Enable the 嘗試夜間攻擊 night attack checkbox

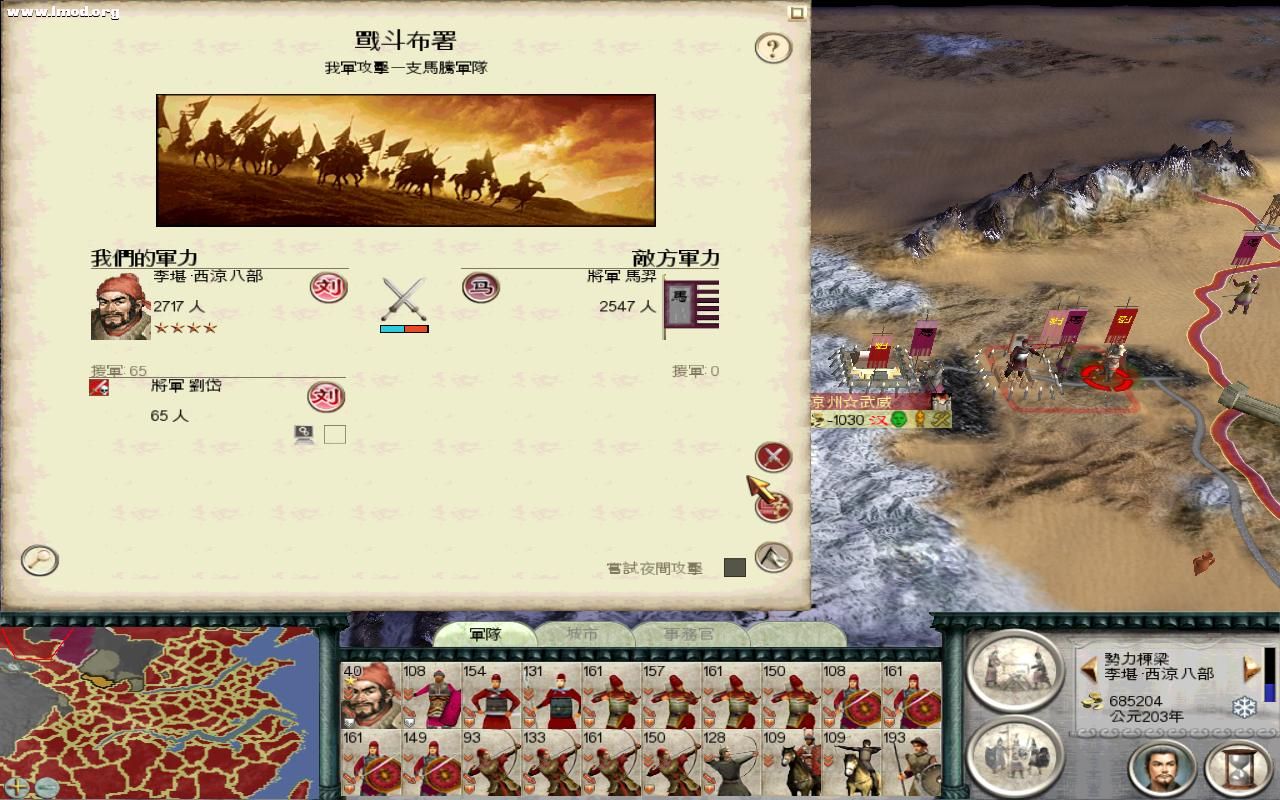[737, 569]
